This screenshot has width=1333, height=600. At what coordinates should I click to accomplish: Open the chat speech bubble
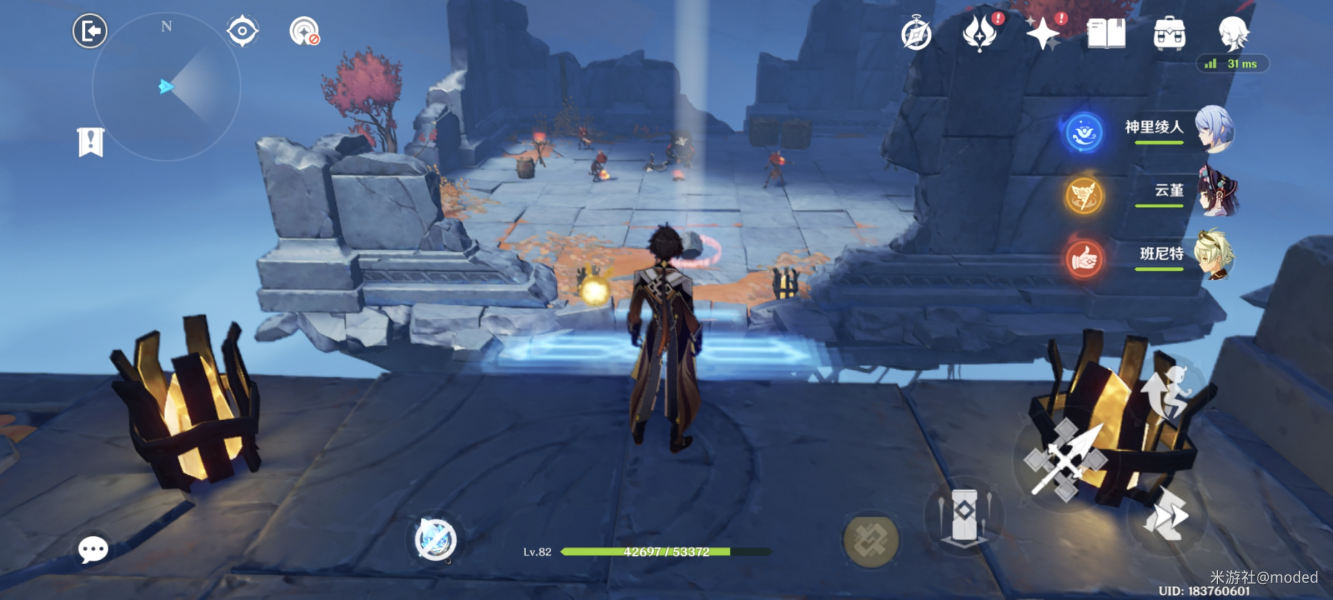pos(93,549)
